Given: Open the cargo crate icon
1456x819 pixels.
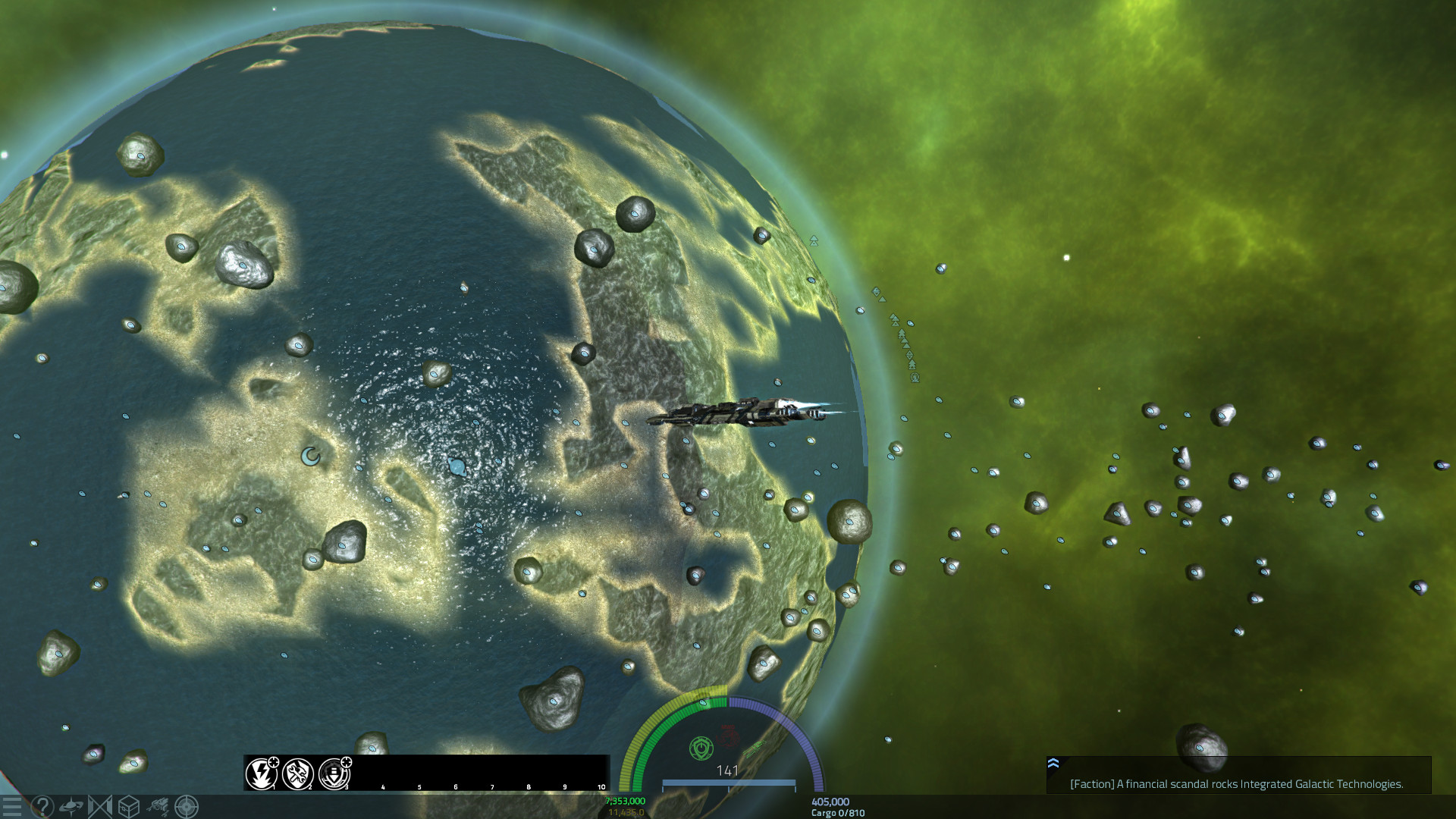Looking at the screenshot, I should click(x=129, y=806).
